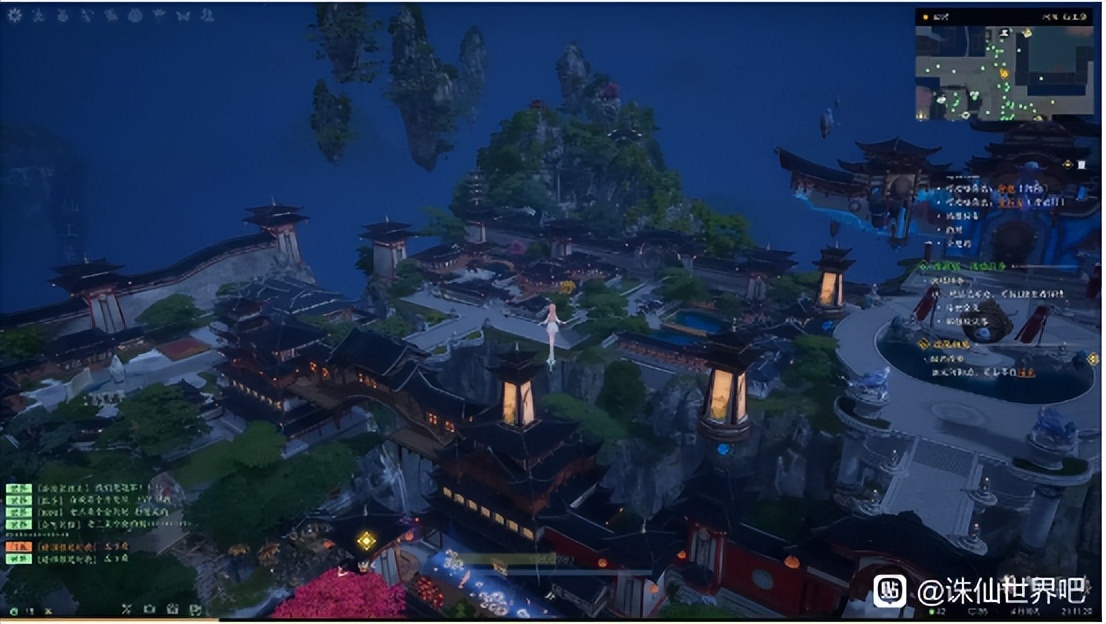Open the camera screenshot icon
The width and height of the screenshot is (1106, 624).
[149, 608]
